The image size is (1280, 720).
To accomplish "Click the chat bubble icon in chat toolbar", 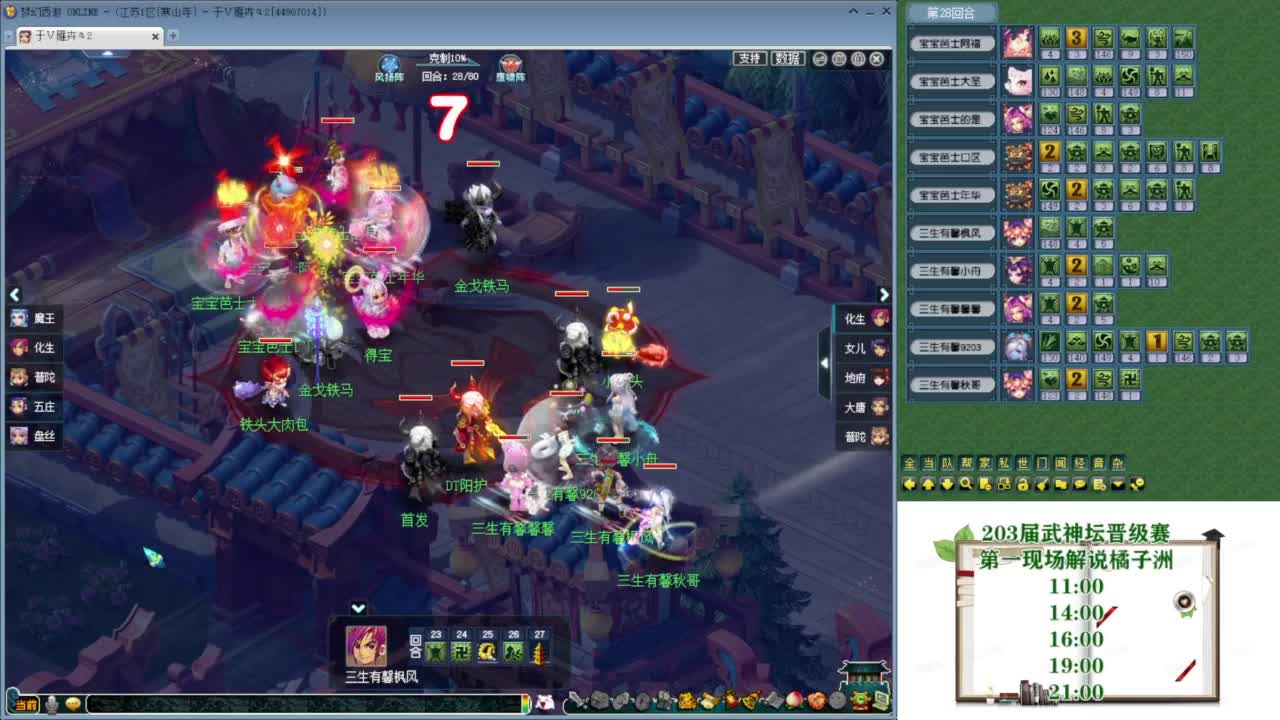I will coord(1080,486).
